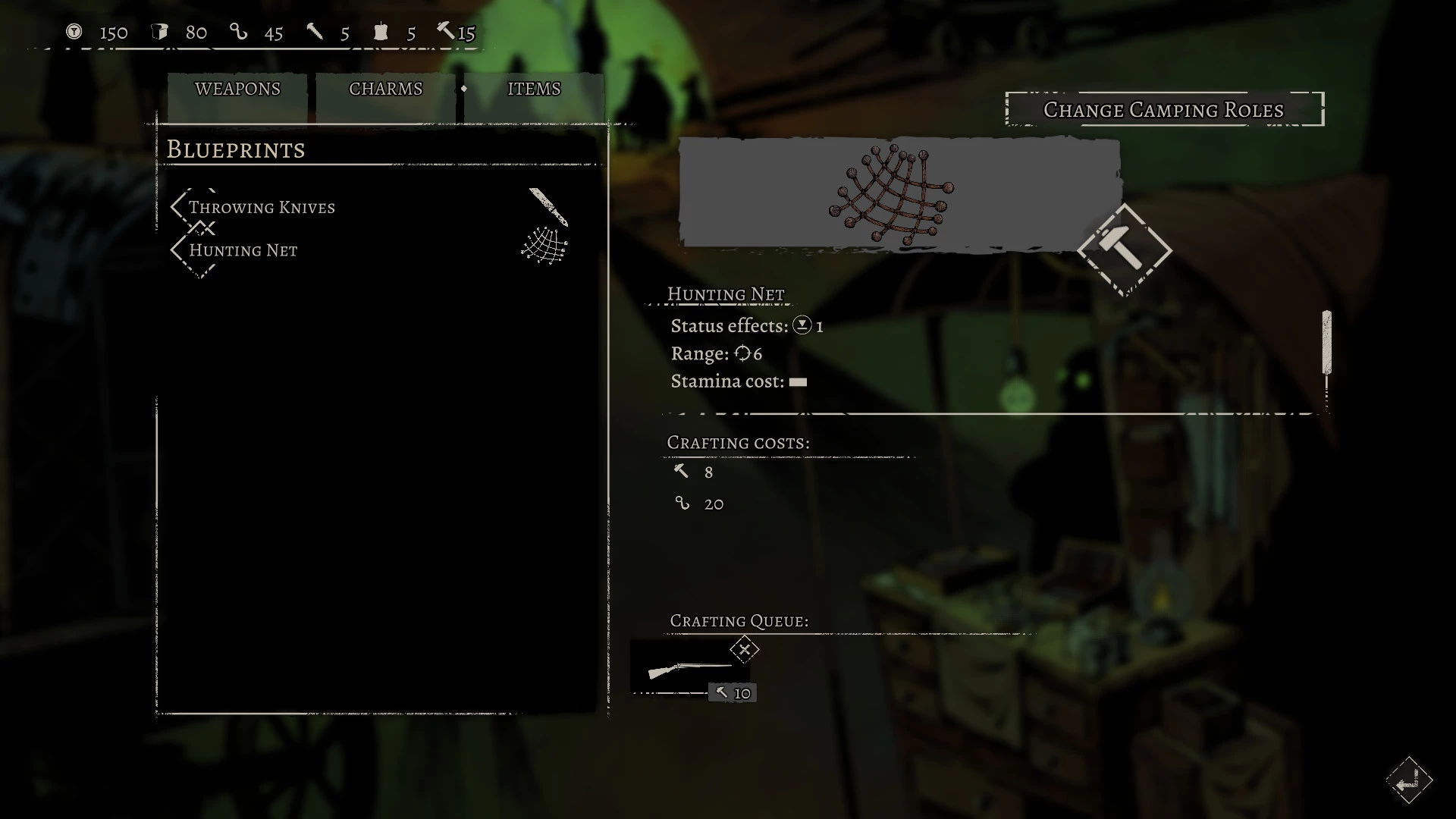Open the Charms tab
The width and height of the screenshot is (1456, 819).
tap(385, 89)
